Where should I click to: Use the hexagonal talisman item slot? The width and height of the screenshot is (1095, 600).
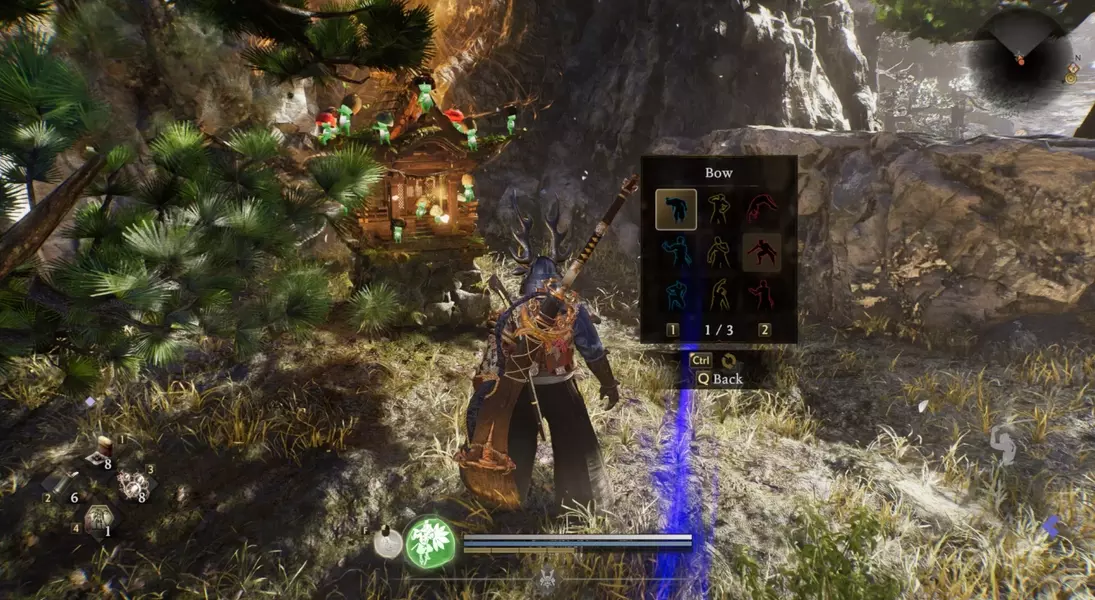point(97,518)
